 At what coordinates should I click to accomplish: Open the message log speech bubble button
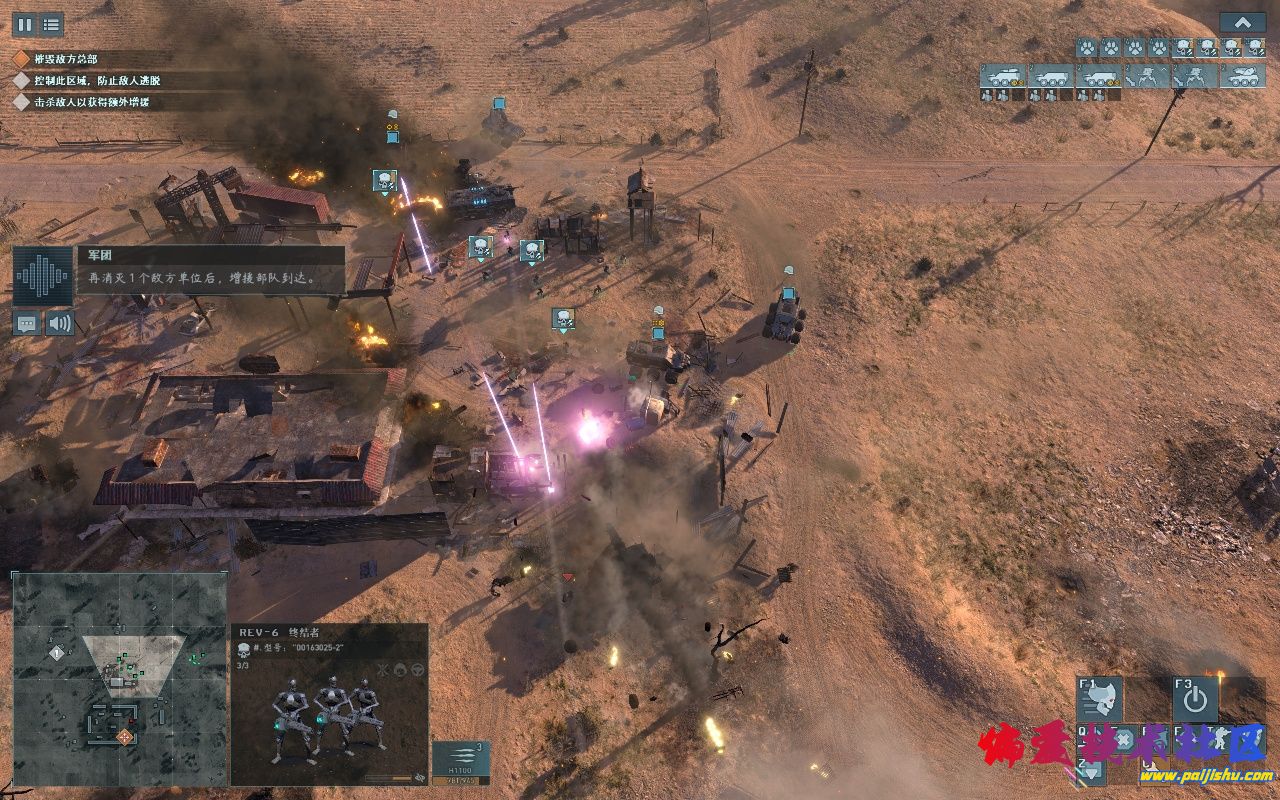pyautogui.click(x=27, y=323)
